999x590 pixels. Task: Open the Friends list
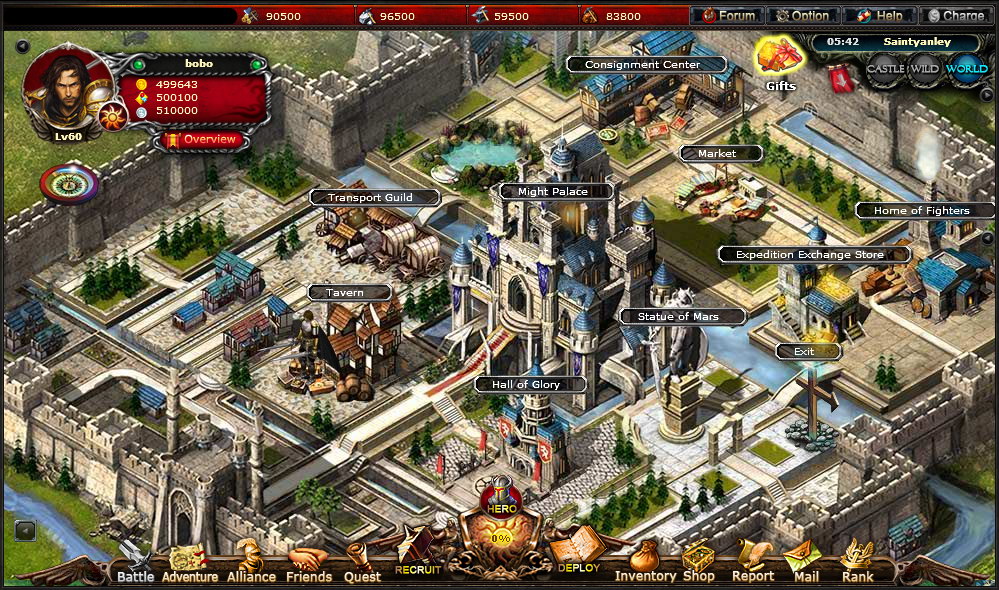tap(309, 566)
